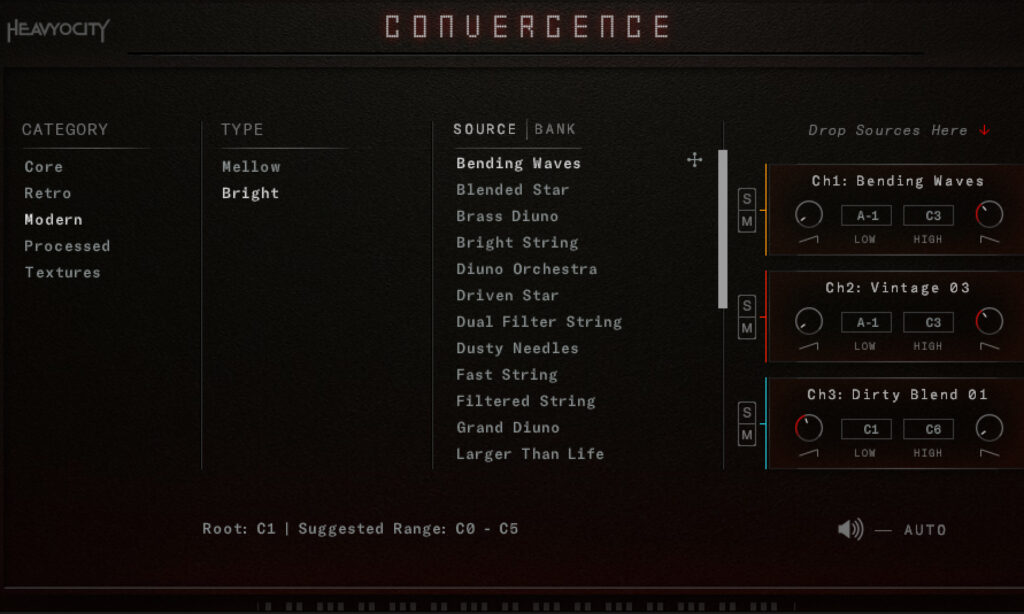Toggle the speaker audition icon
Screen dimensions: 1024x614
click(x=850, y=529)
